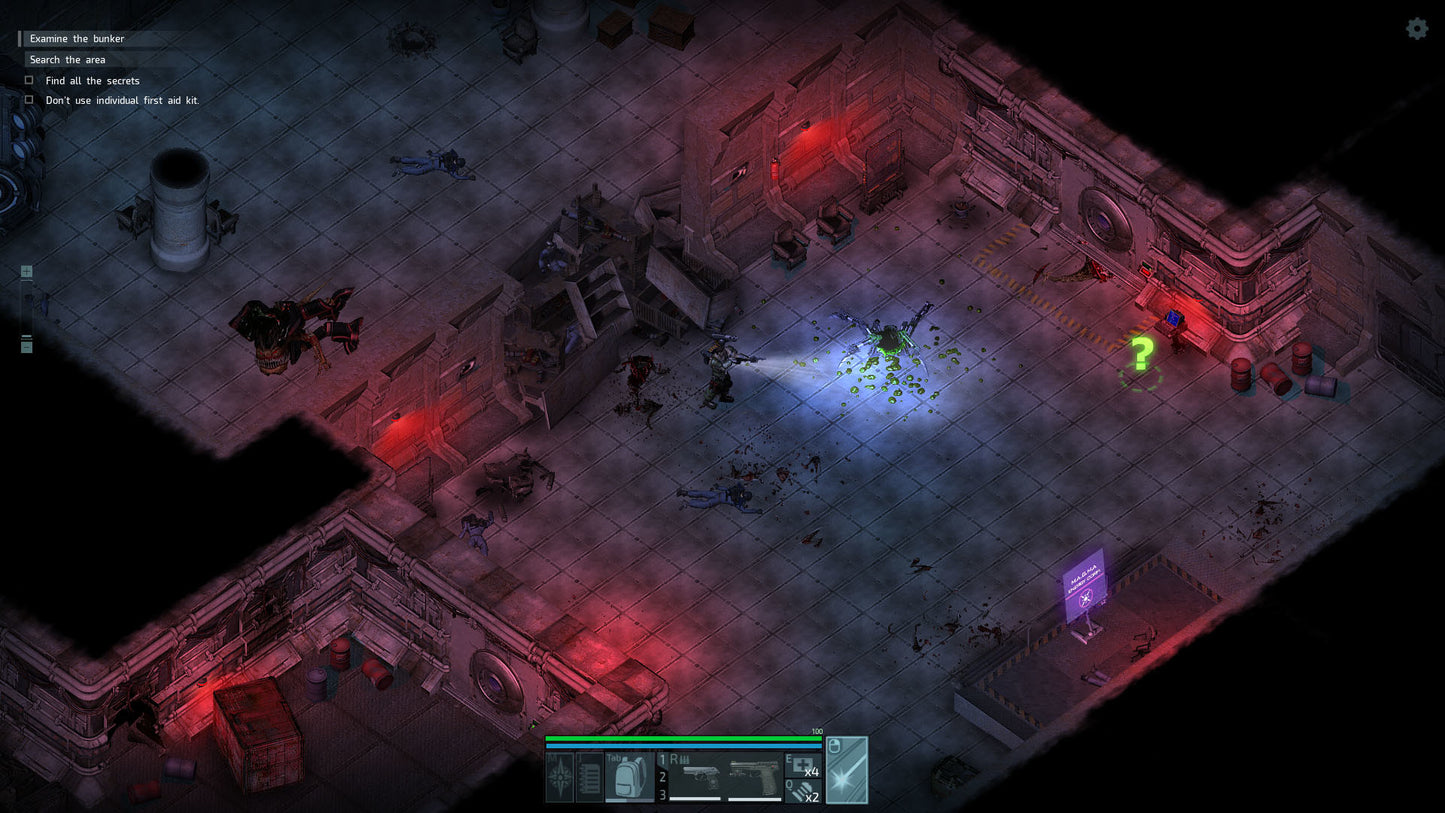Check the Find all the secrets objective
1445x813 pixels.
pyautogui.click(x=29, y=80)
